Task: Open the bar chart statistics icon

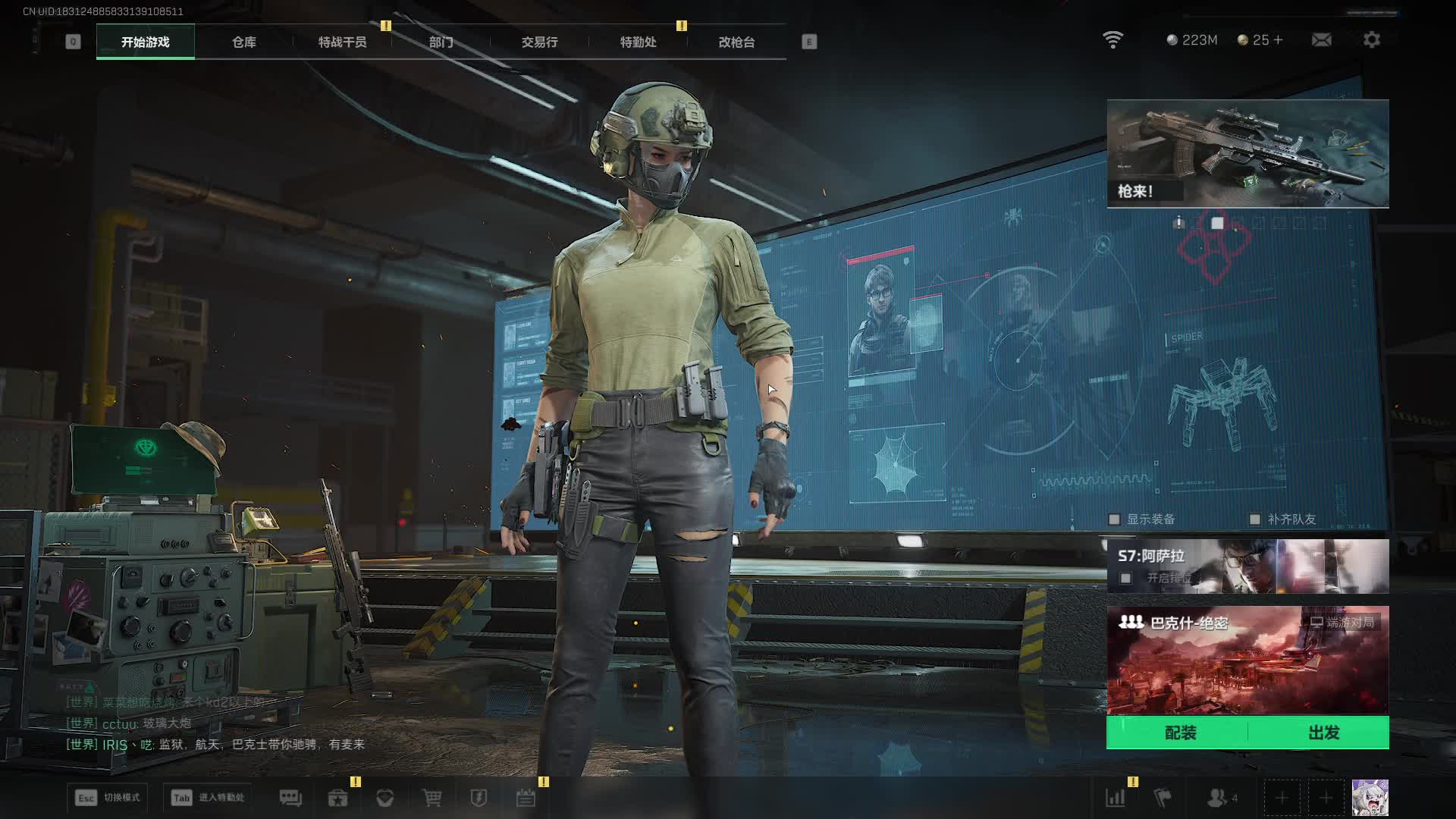Action: pyautogui.click(x=1116, y=798)
